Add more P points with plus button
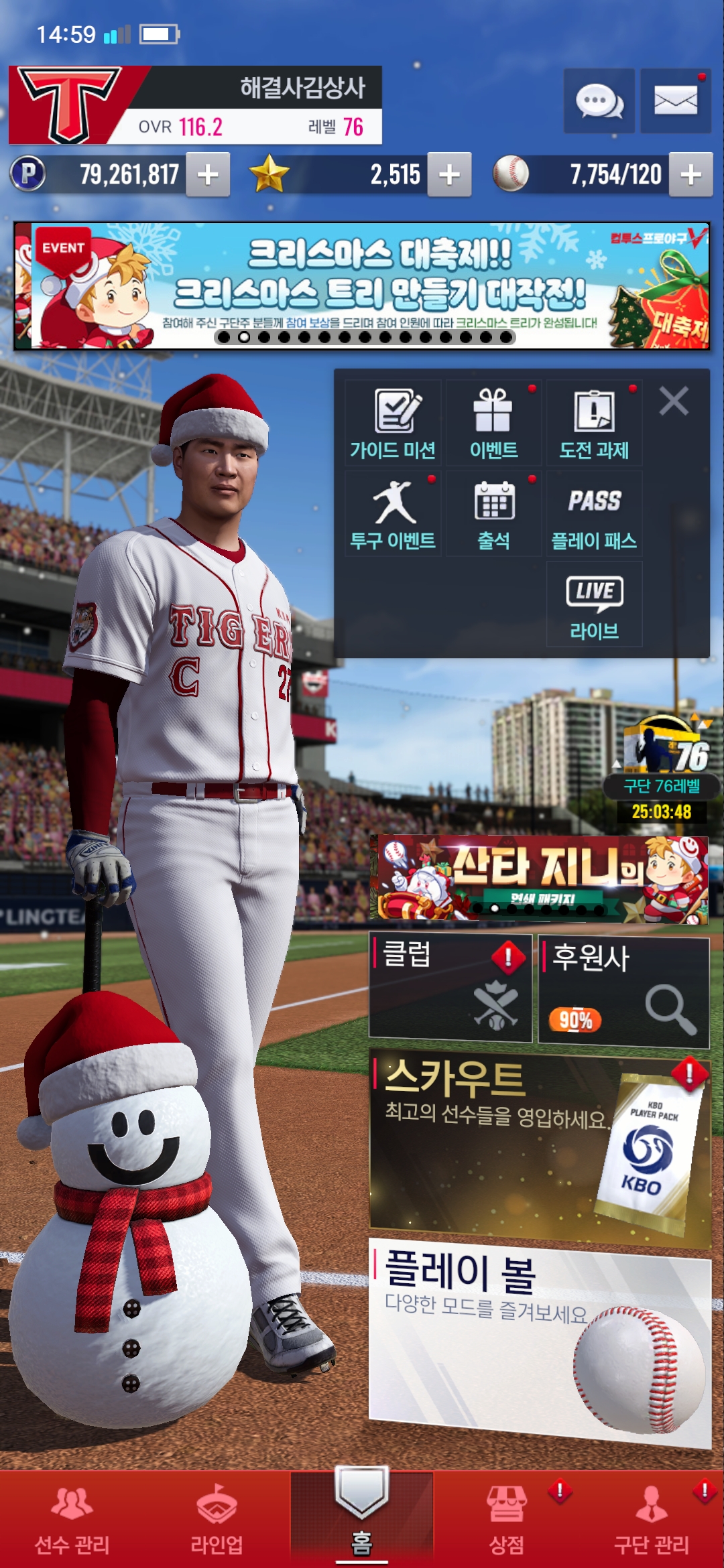This screenshot has width=724, height=1568. 208,175
